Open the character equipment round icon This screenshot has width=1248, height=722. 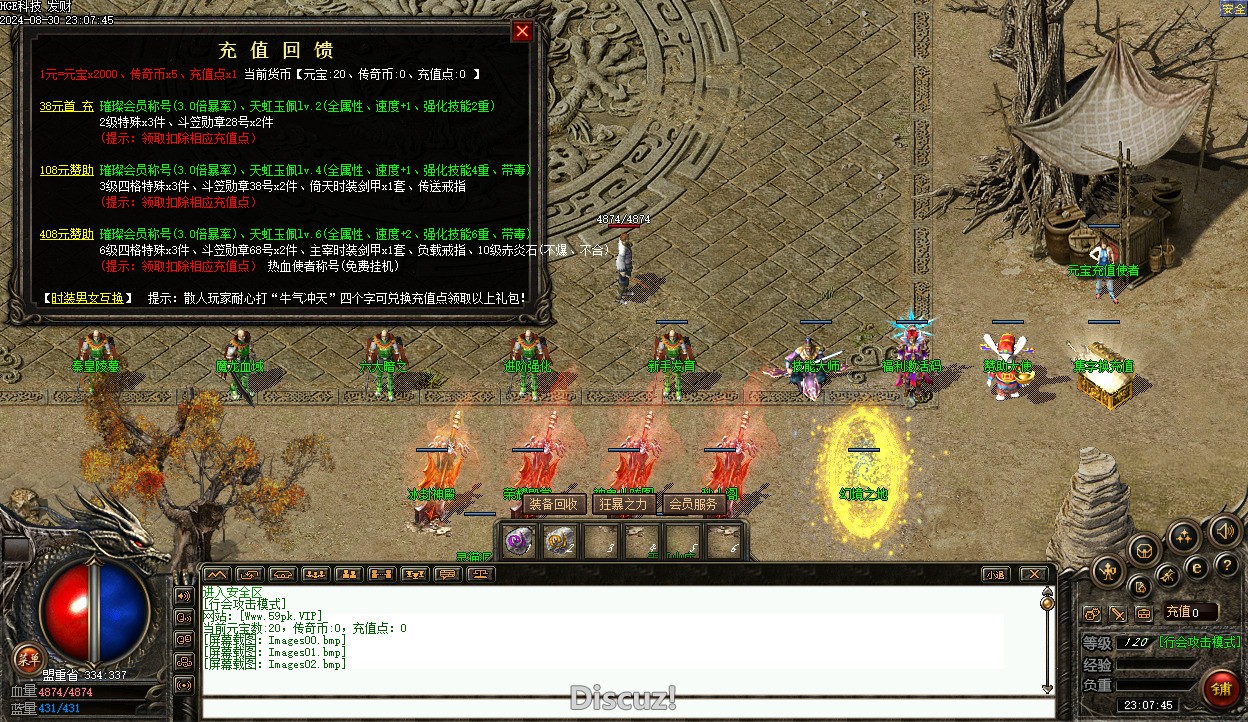[x=1108, y=572]
